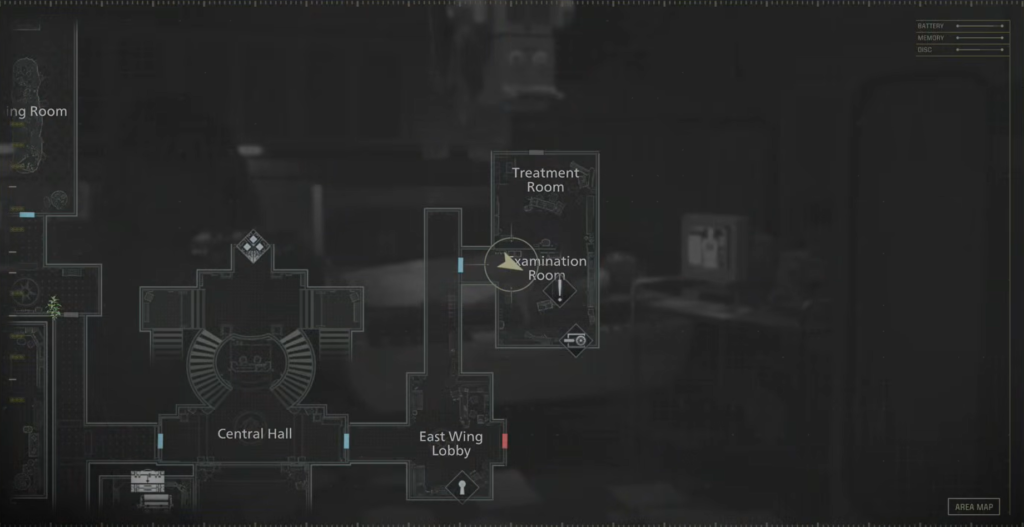1024x527 pixels.
Task: Select the Treatment Room label
Action: (x=545, y=180)
